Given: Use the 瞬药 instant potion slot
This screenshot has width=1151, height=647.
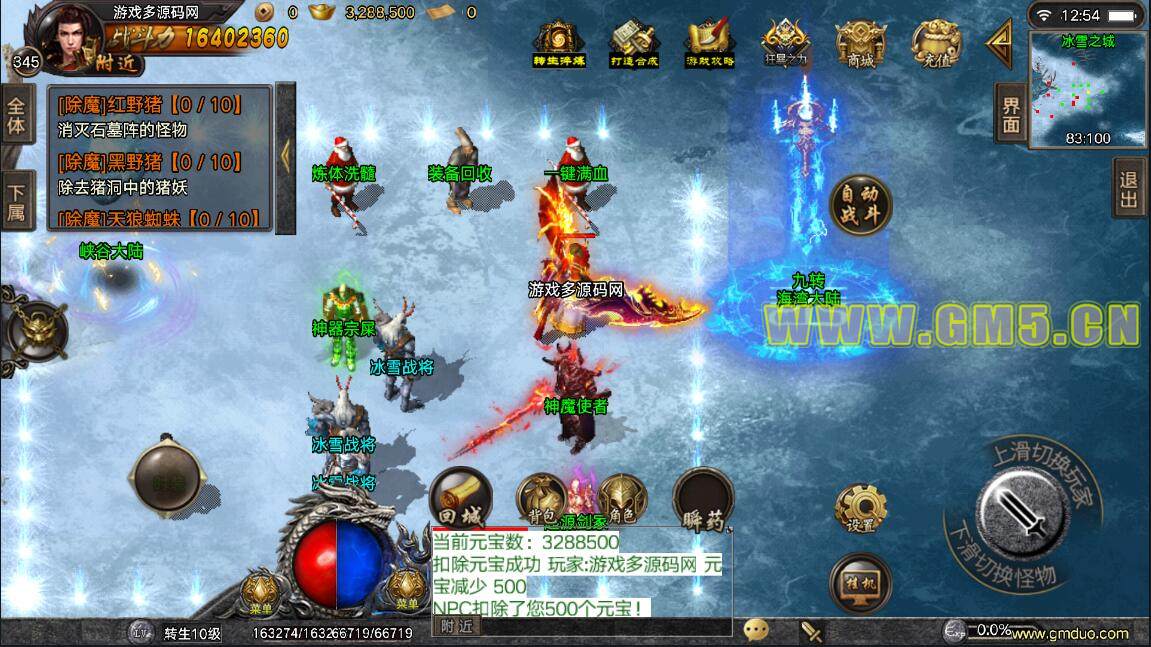Looking at the screenshot, I should click(703, 499).
